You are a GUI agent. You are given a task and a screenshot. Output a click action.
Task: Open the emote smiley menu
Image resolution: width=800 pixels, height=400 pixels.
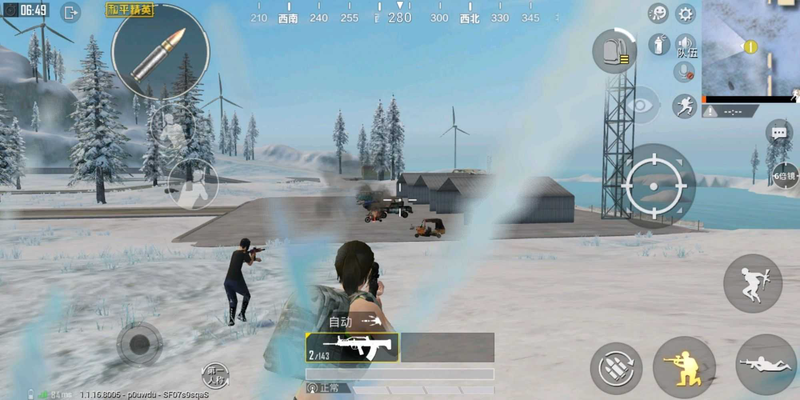pos(658,13)
